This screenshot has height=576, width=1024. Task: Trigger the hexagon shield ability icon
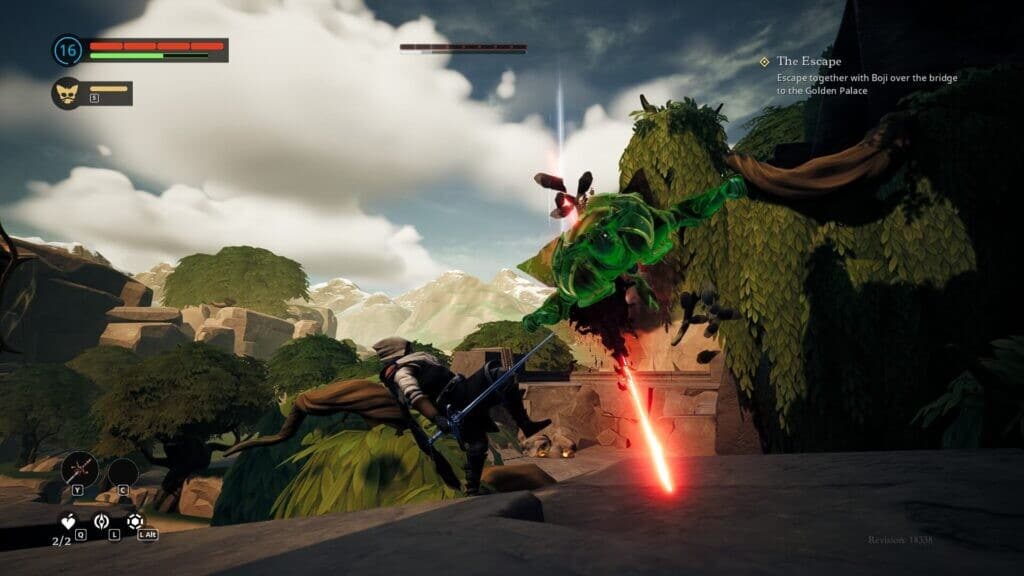point(134,521)
